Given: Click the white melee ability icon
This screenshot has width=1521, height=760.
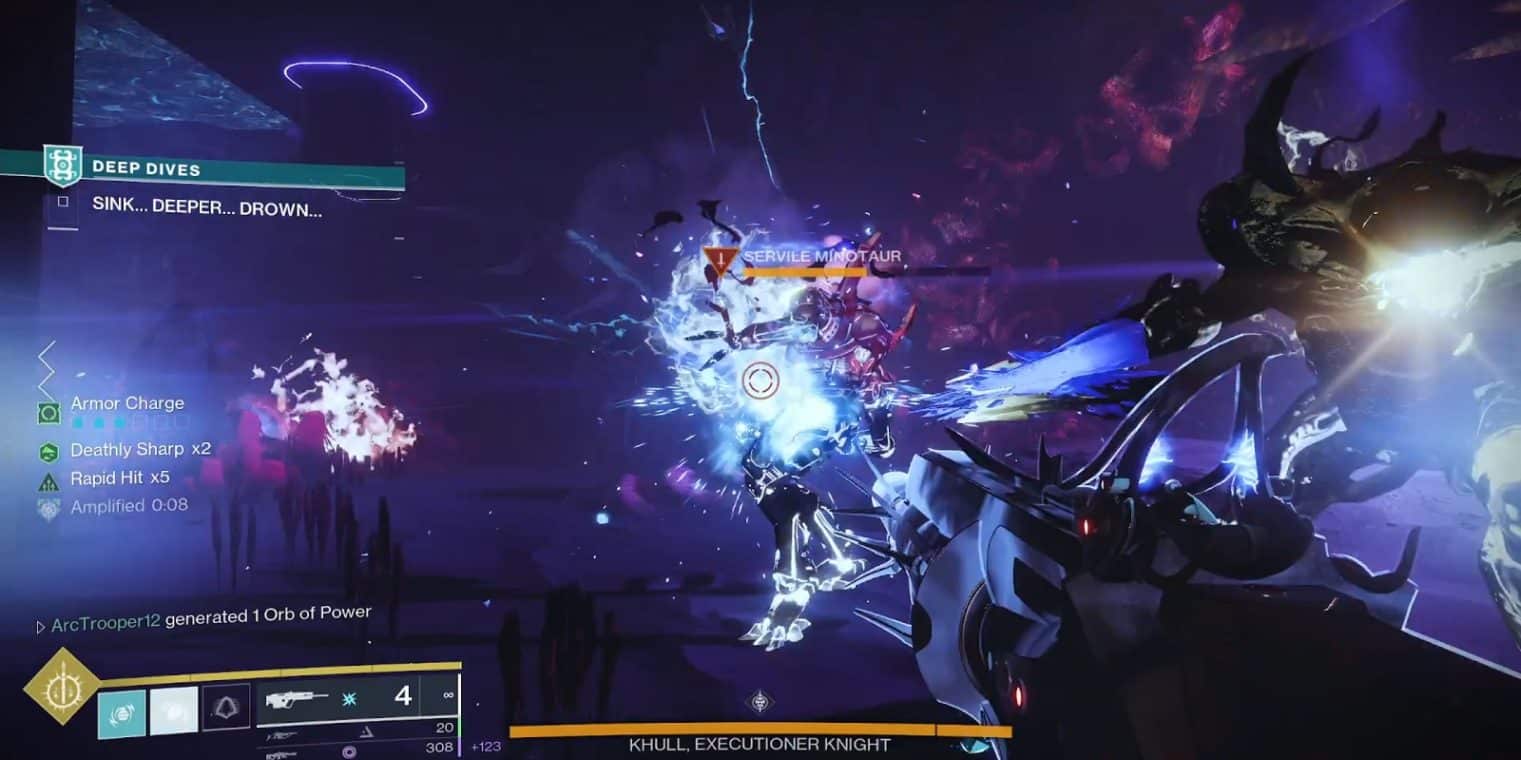Looking at the screenshot, I should click(x=173, y=712).
